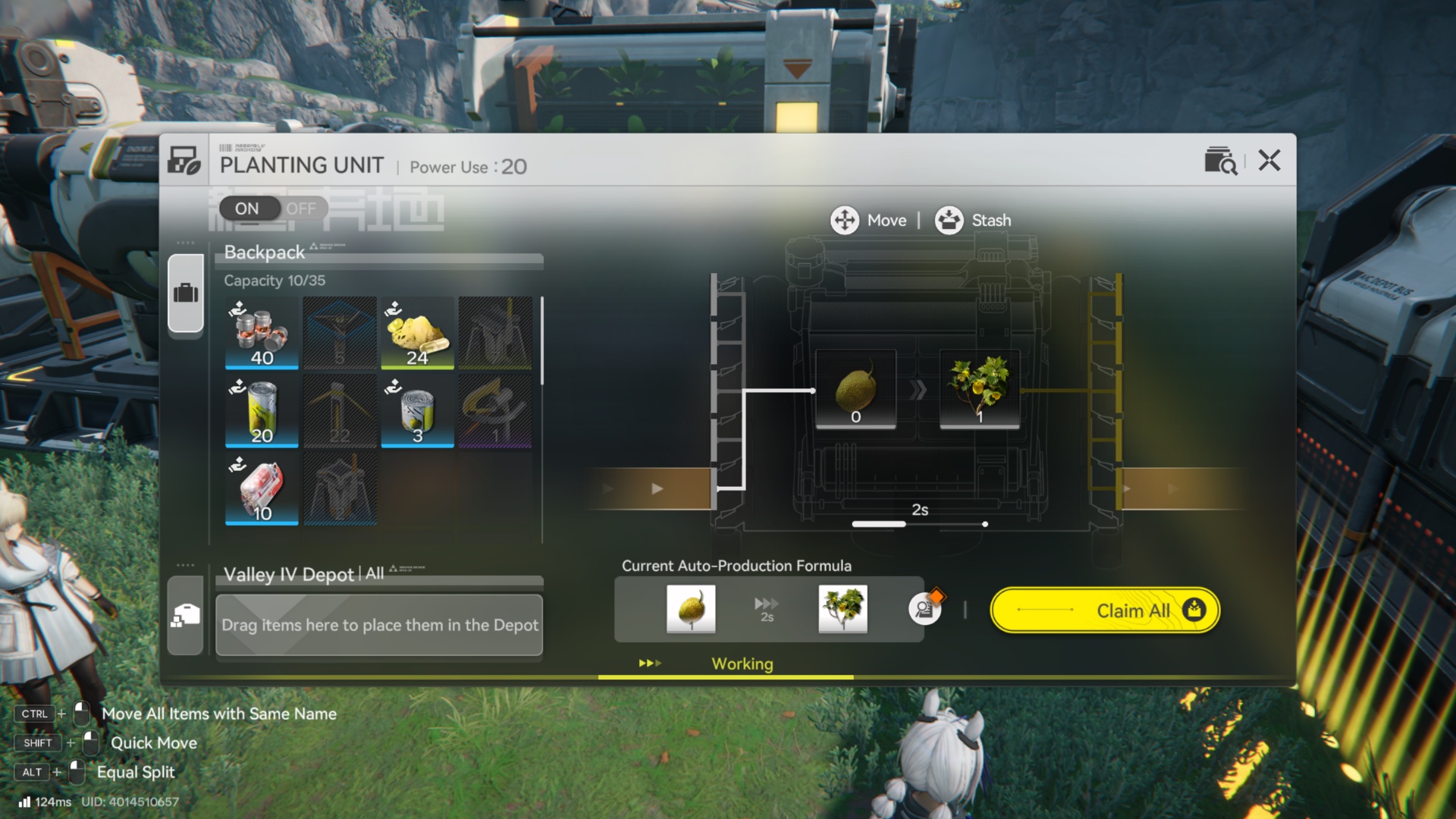Select the grey canister stack of 3

tap(417, 412)
